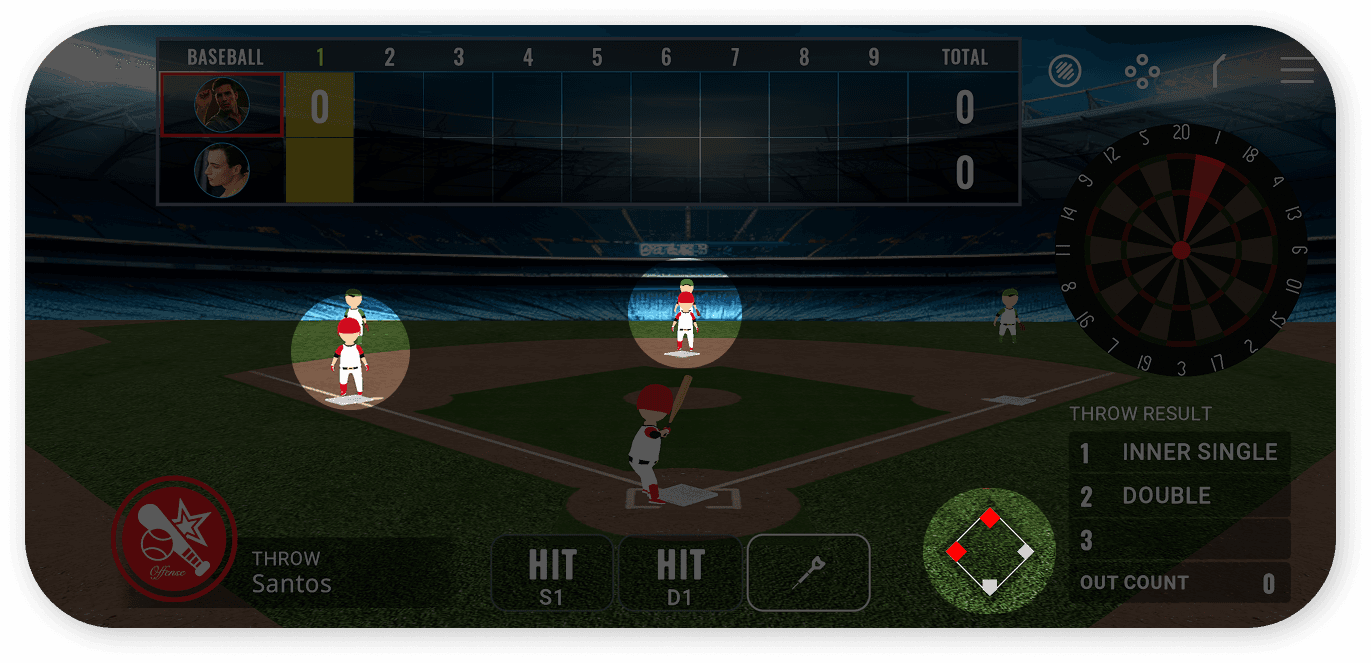The width and height of the screenshot is (1371, 663).
Task: Select the HIT S1 throw box
Action: click(552, 573)
